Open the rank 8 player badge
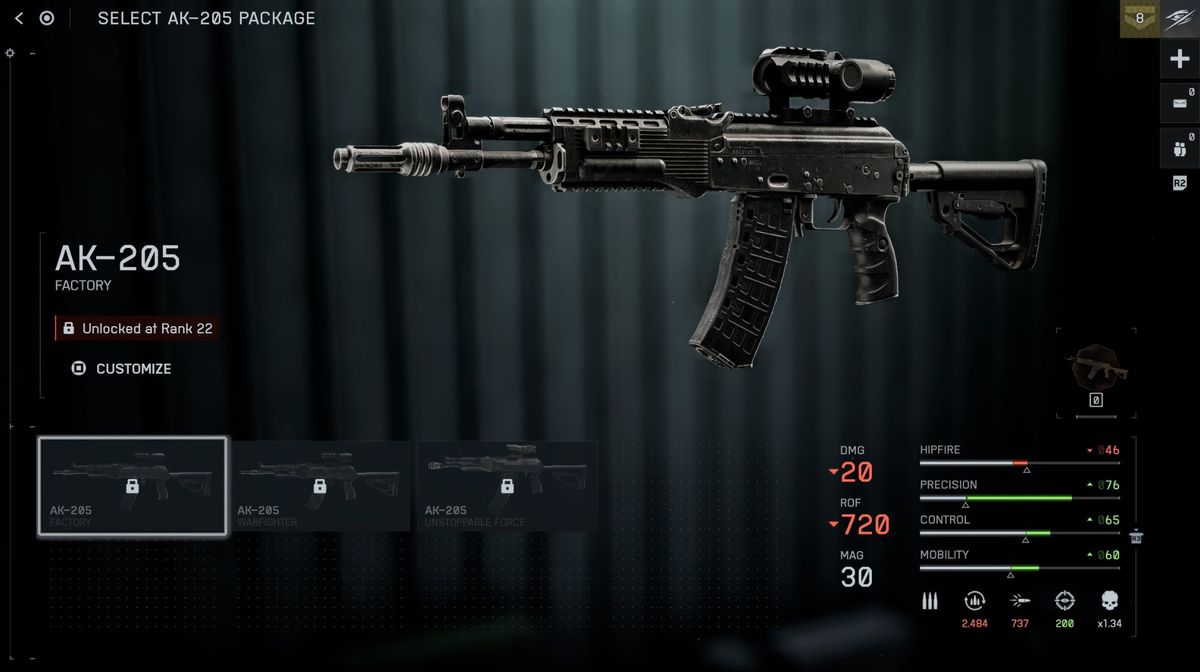Image resolution: width=1200 pixels, height=672 pixels. point(1139,18)
